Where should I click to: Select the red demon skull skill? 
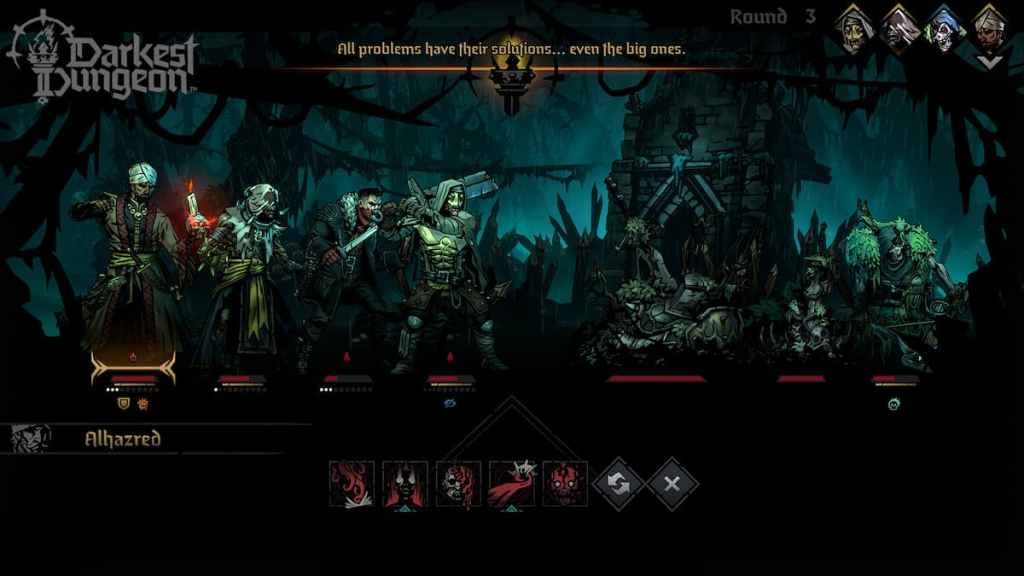click(565, 484)
